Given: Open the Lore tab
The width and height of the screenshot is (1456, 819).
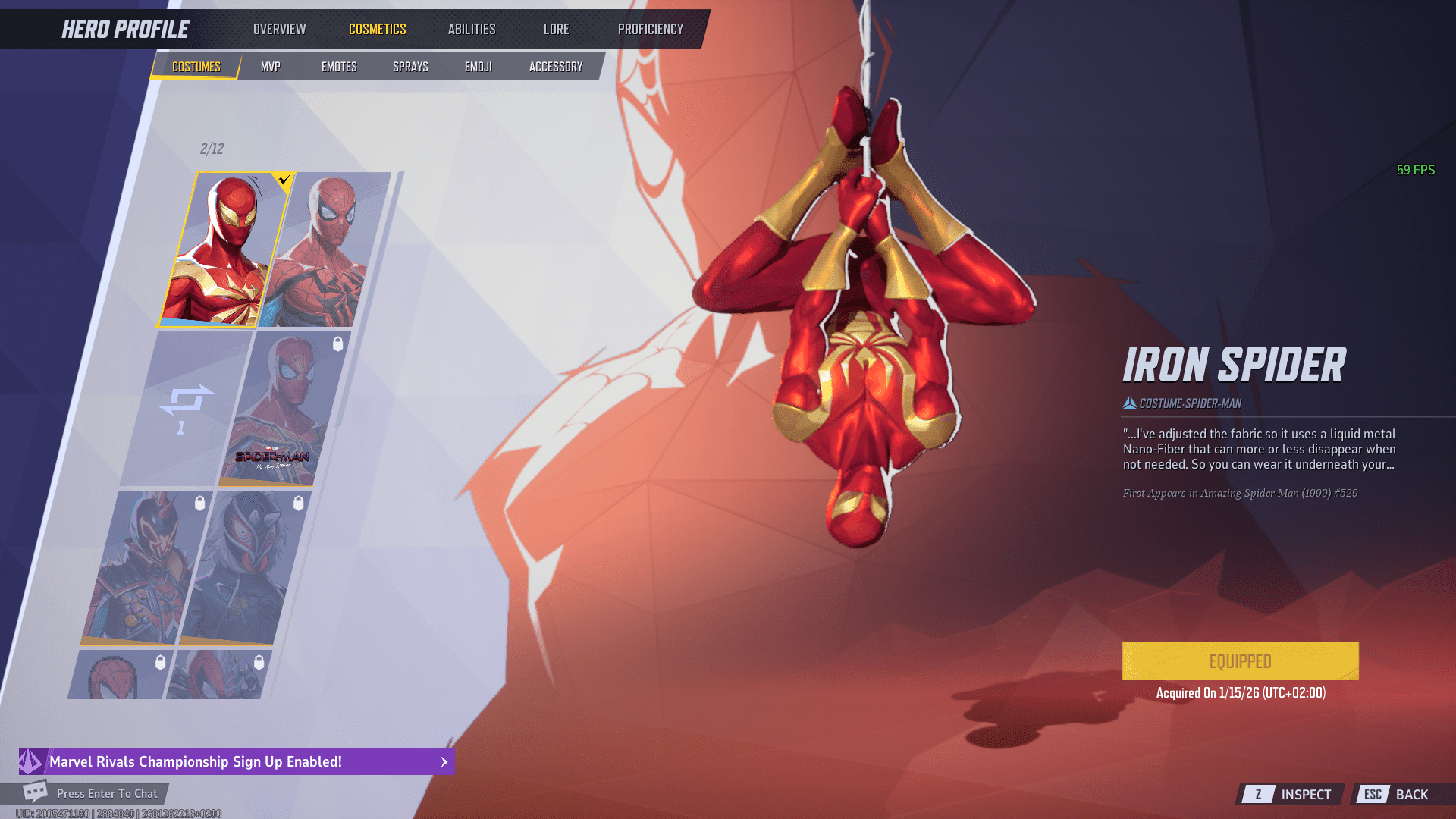Looking at the screenshot, I should click(556, 29).
